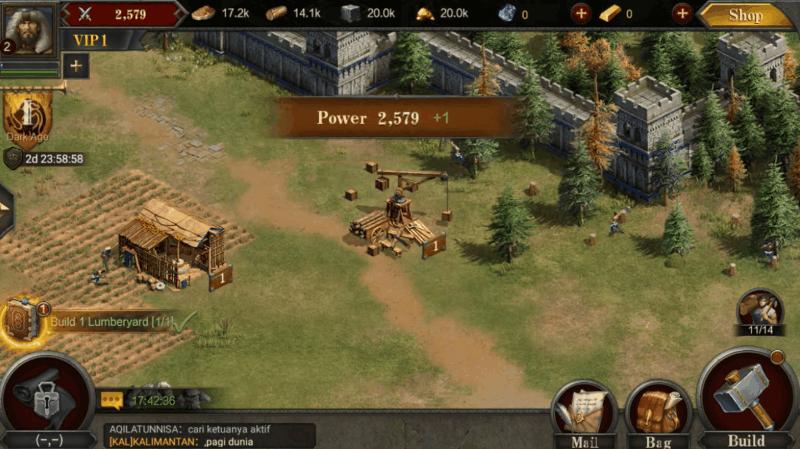Click the plus button below the VIP banner

(x=76, y=65)
